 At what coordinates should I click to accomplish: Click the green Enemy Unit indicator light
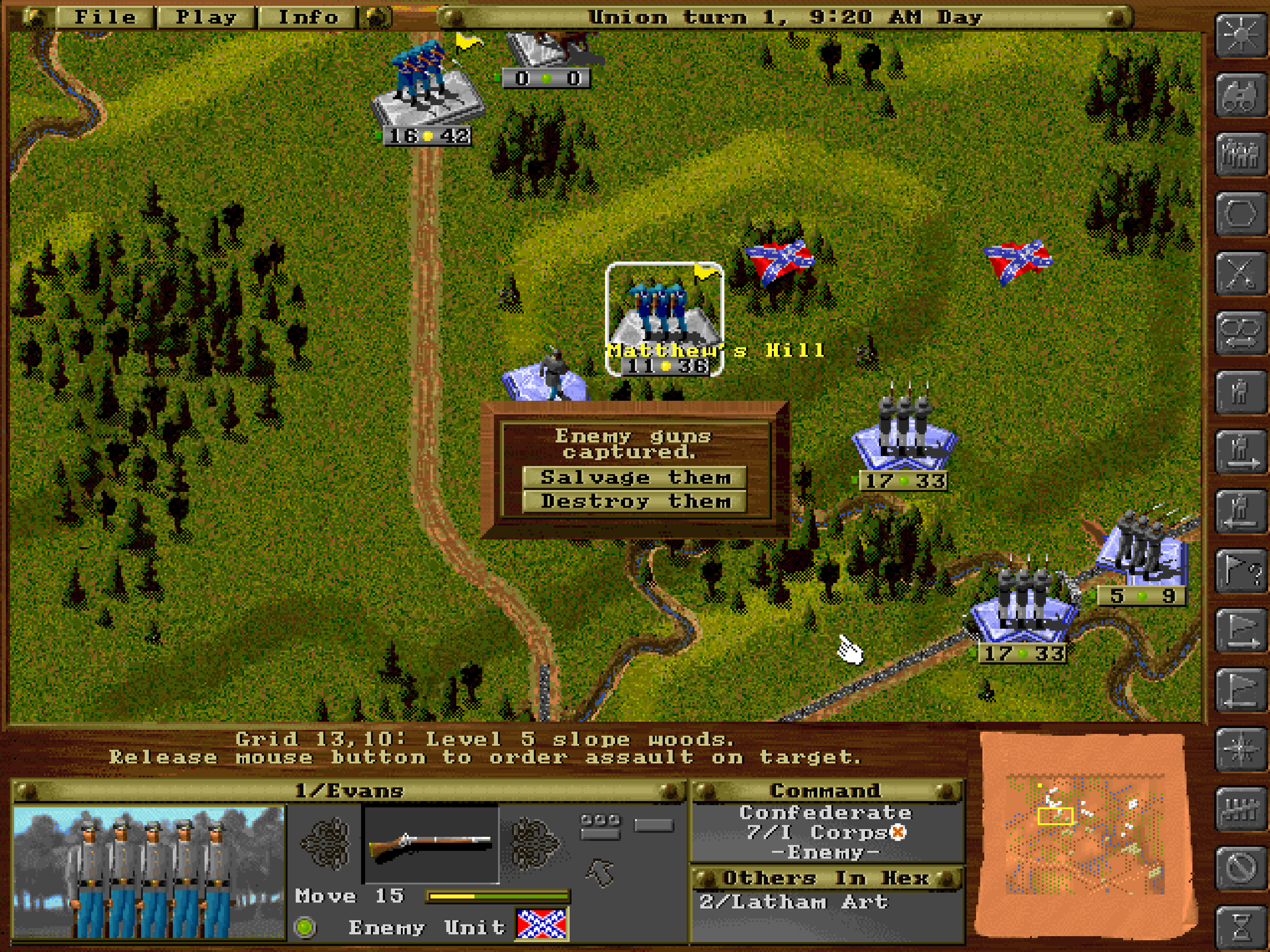(304, 925)
